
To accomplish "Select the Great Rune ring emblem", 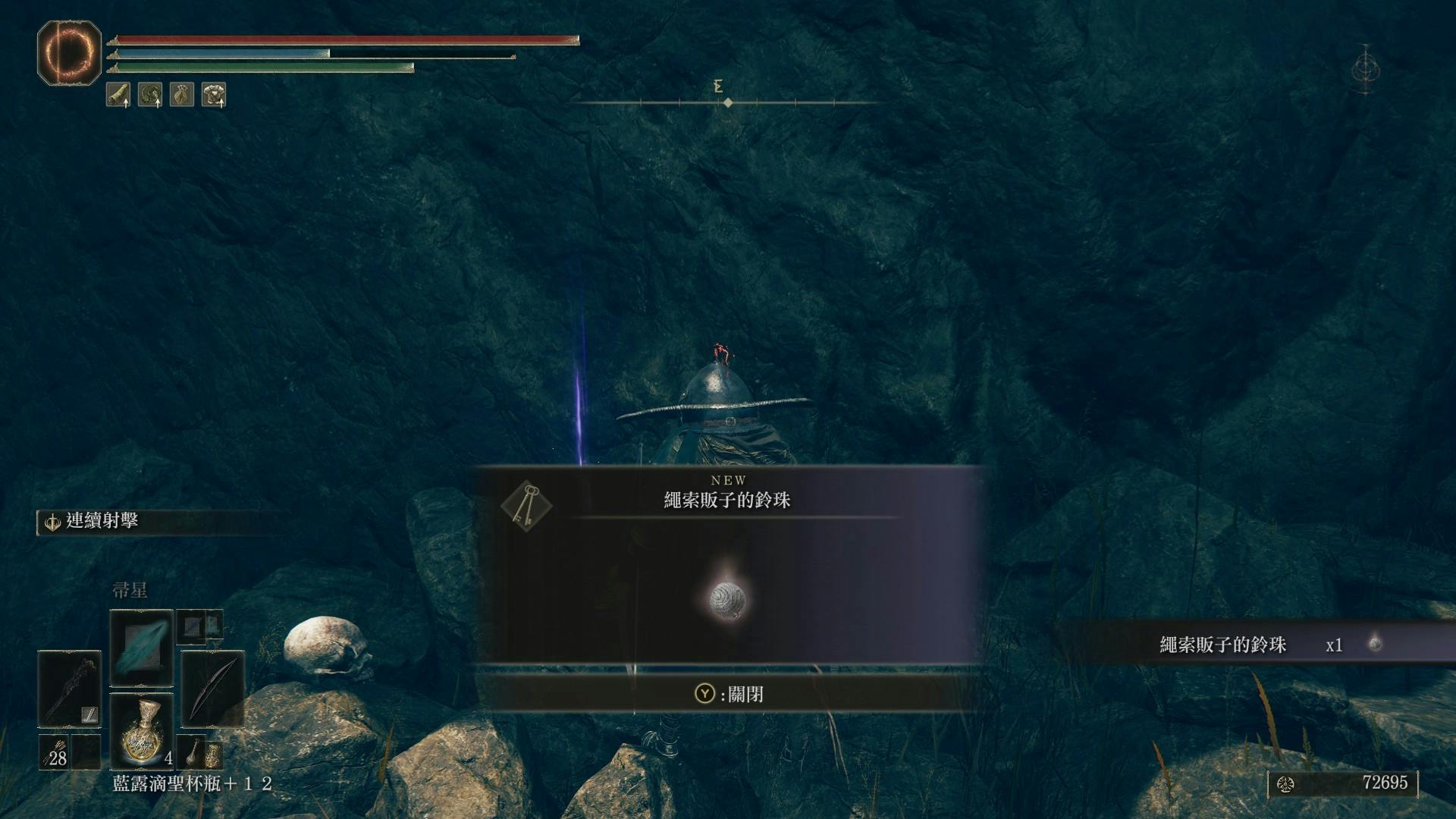I will (69, 52).
